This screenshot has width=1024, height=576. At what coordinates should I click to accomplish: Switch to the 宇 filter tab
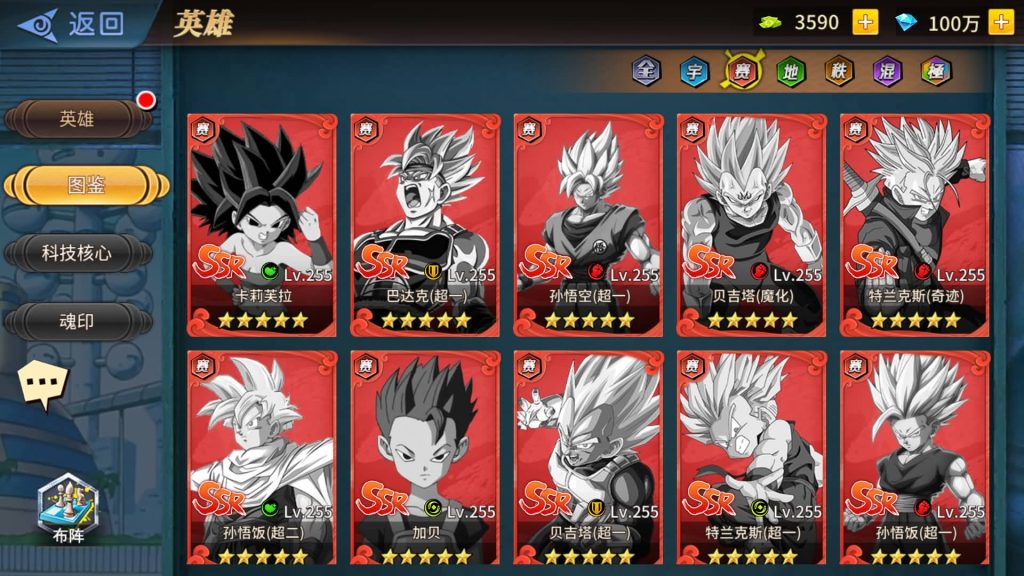pyautogui.click(x=694, y=71)
